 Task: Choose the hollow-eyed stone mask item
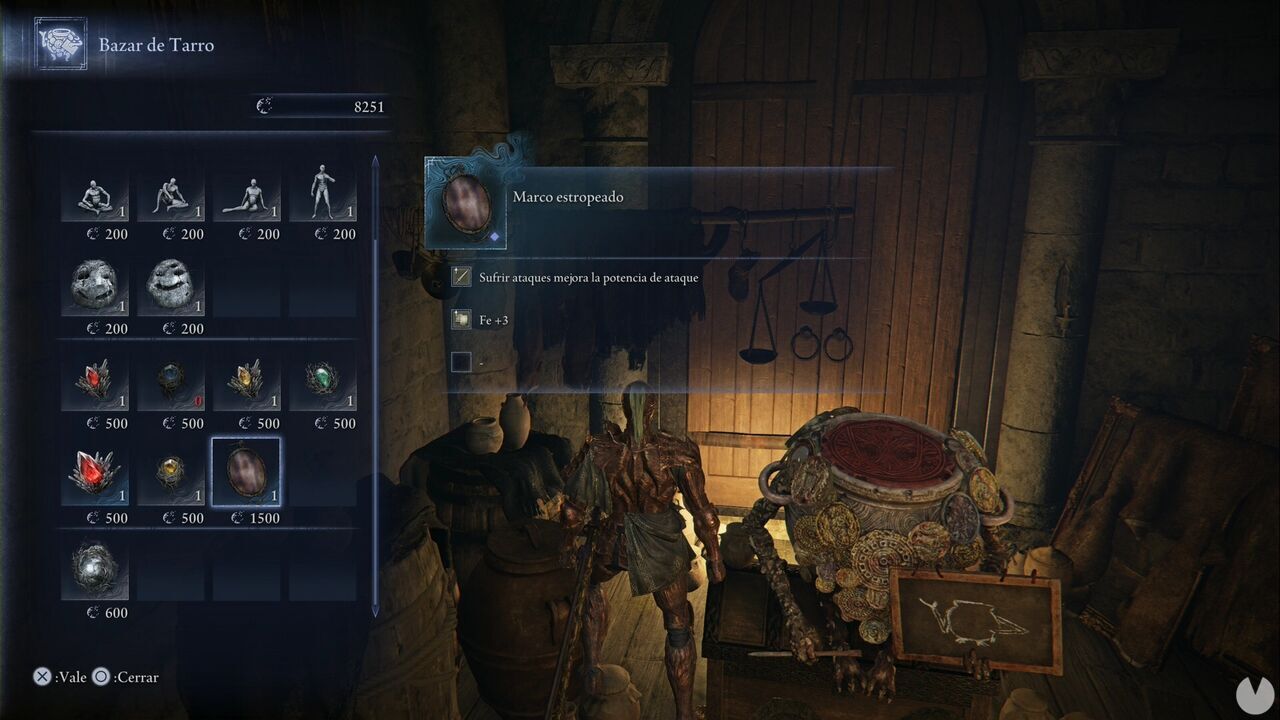pyautogui.click(x=95, y=288)
